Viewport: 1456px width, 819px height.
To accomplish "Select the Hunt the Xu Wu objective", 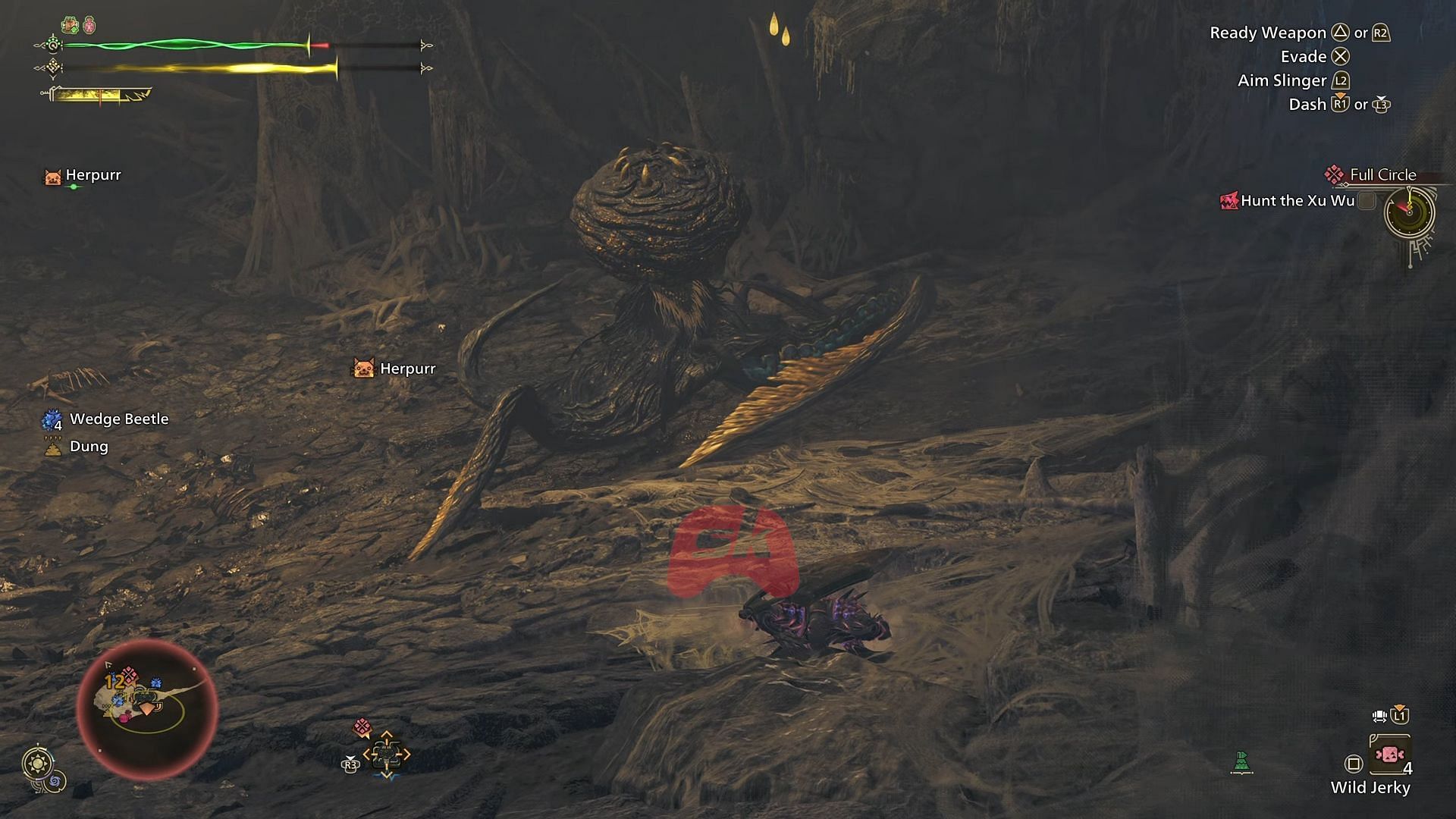I will click(x=1297, y=201).
